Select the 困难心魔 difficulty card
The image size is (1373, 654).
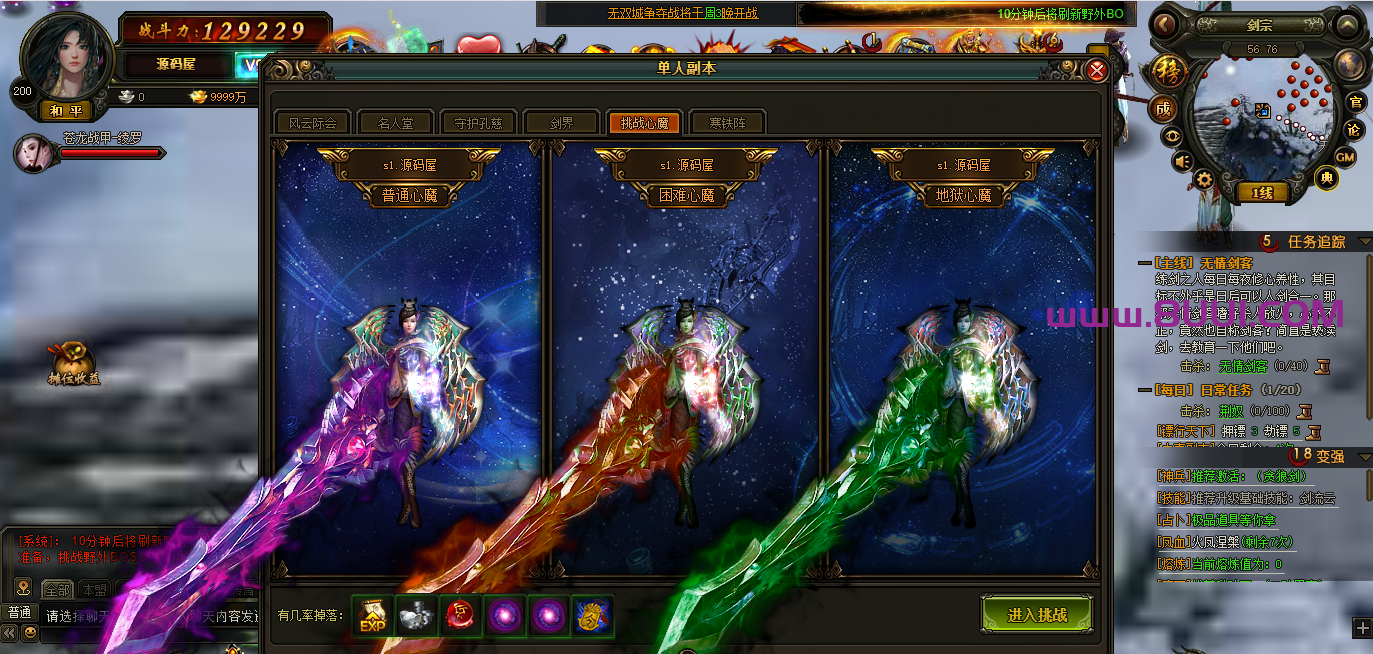(x=685, y=360)
